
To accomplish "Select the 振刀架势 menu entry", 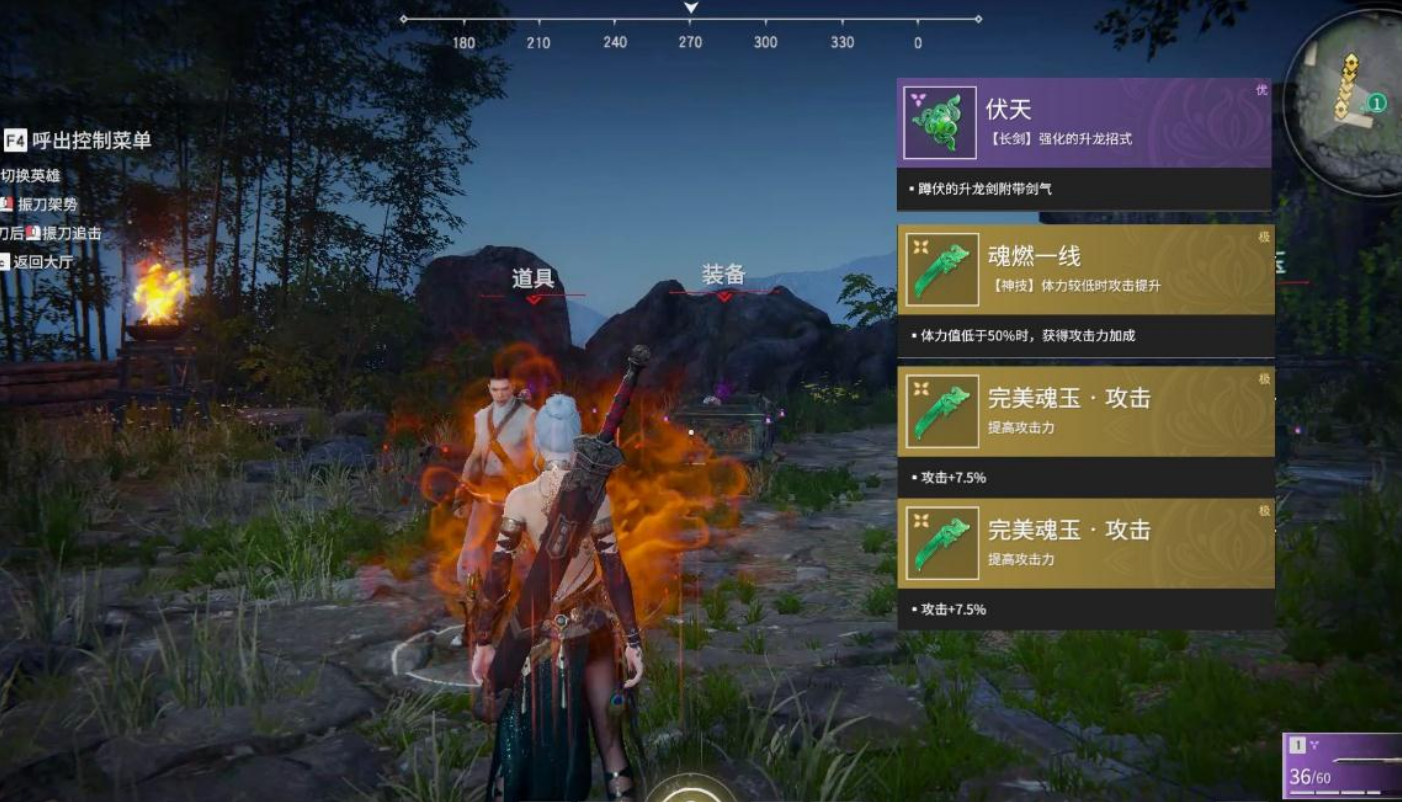I will pos(46,205).
